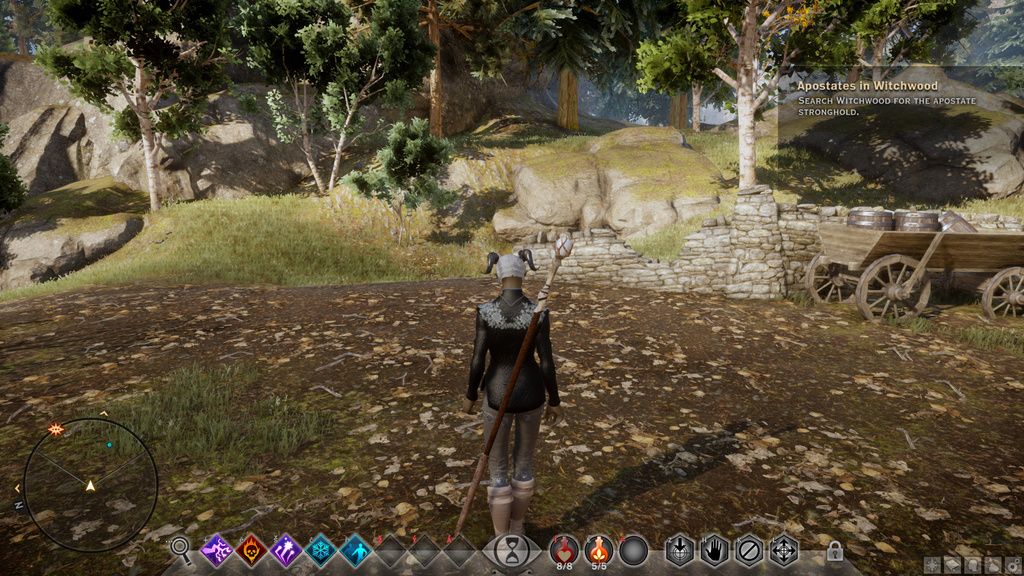Use the purple energy barrage ability
Viewport: 1024px width, 576px height.
(x=286, y=550)
